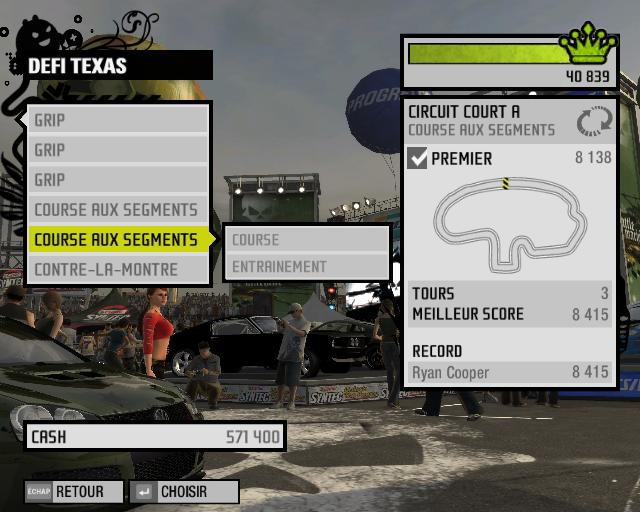This screenshot has height=512, width=640.
Task: Start the Course option in the submenu
Action: pos(306,240)
